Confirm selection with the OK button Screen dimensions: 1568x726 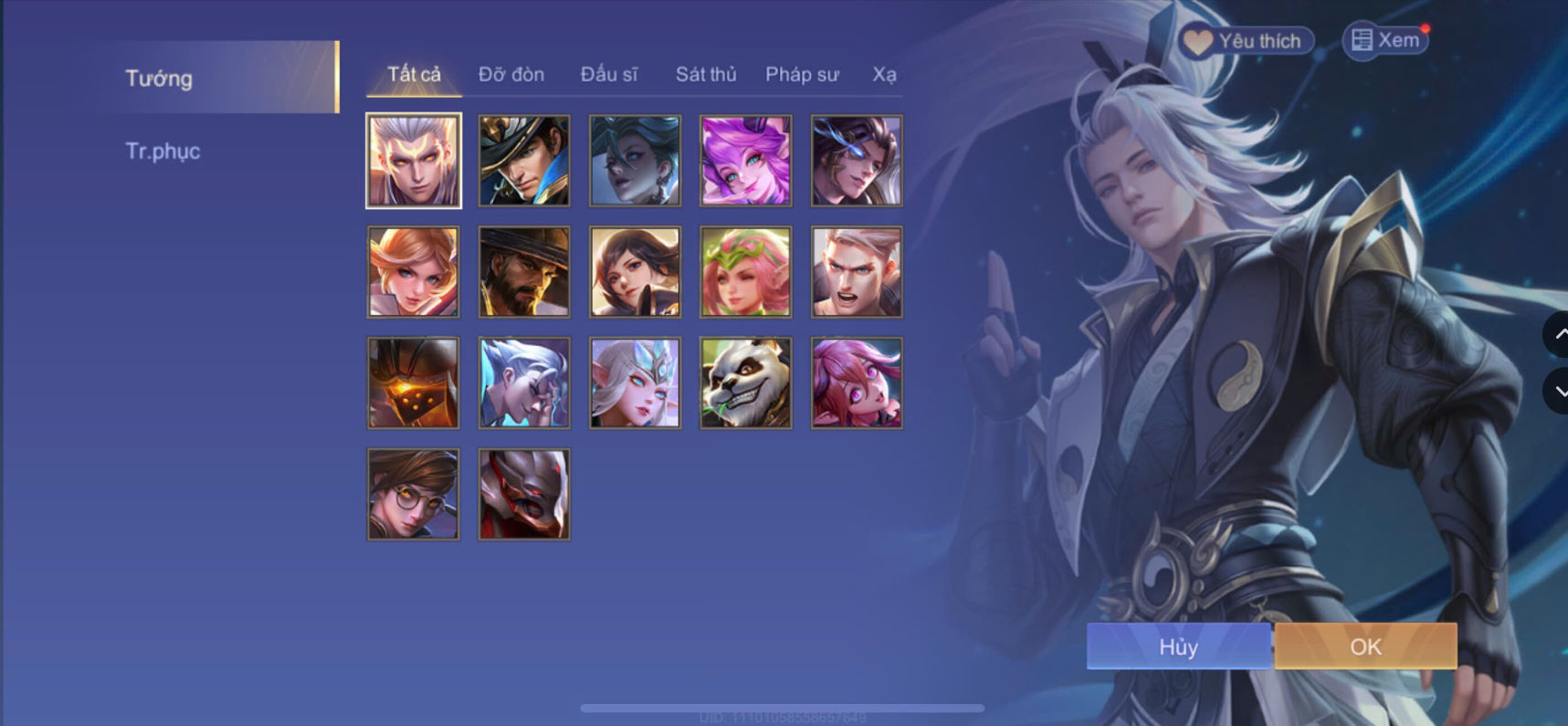click(x=1364, y=647)
